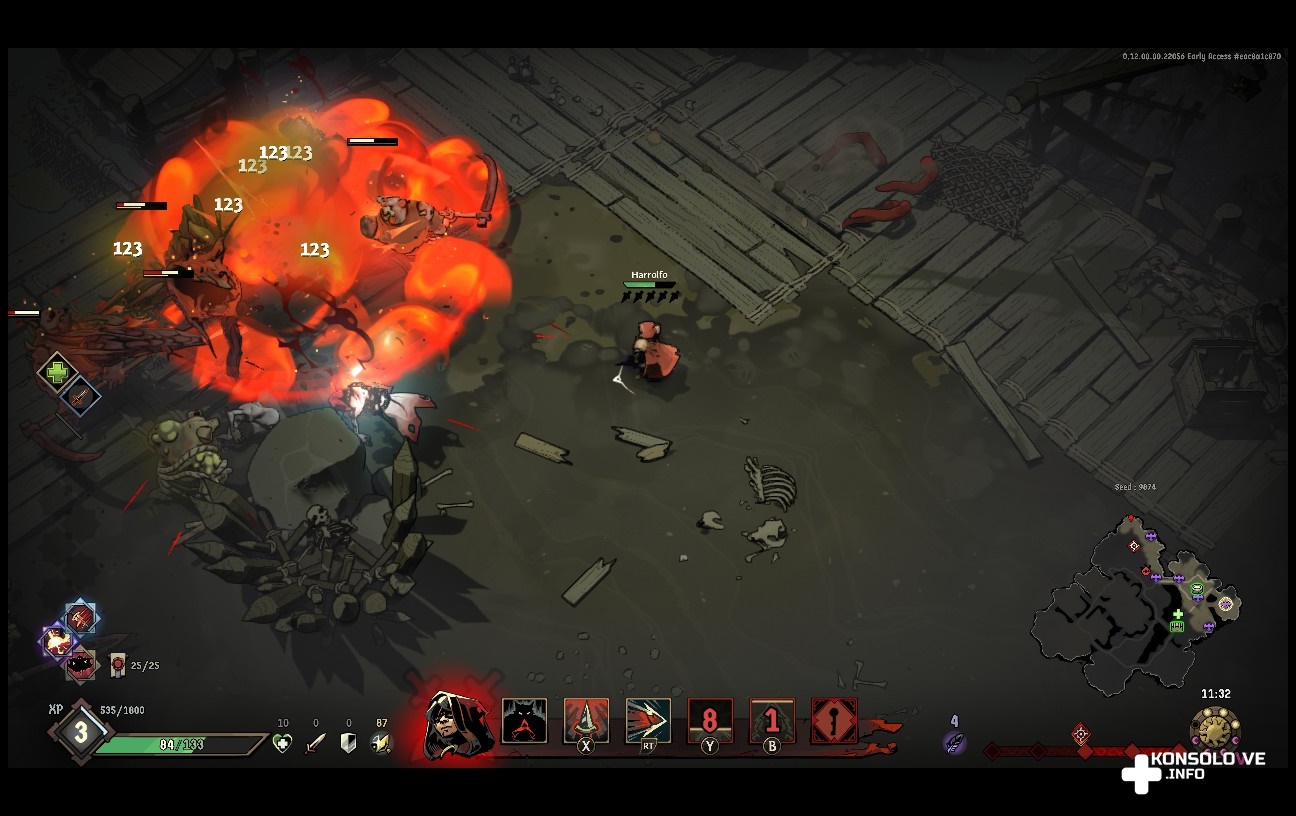Screen dimensions: 1296x816
Task: Click the shield armor stat icon
Action: [x=348, y=743]
